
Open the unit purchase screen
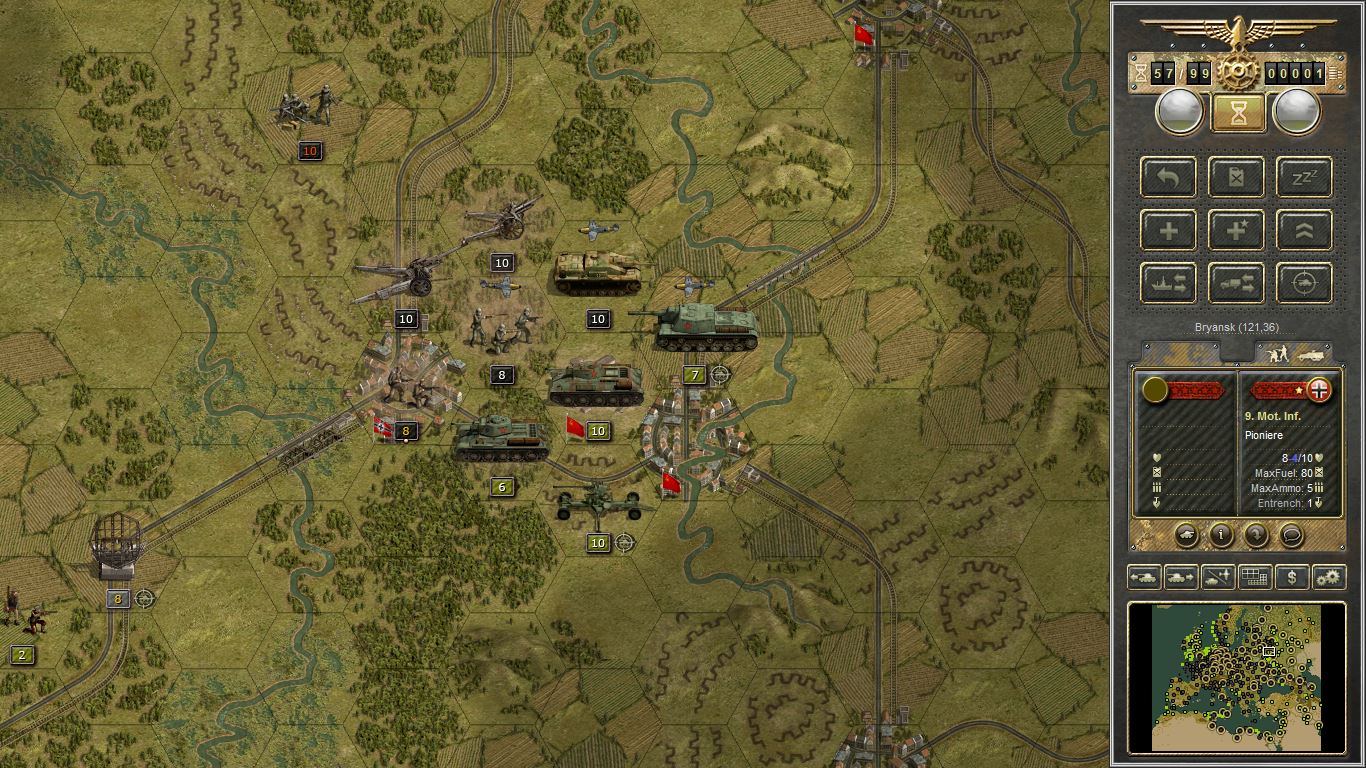1290,577
